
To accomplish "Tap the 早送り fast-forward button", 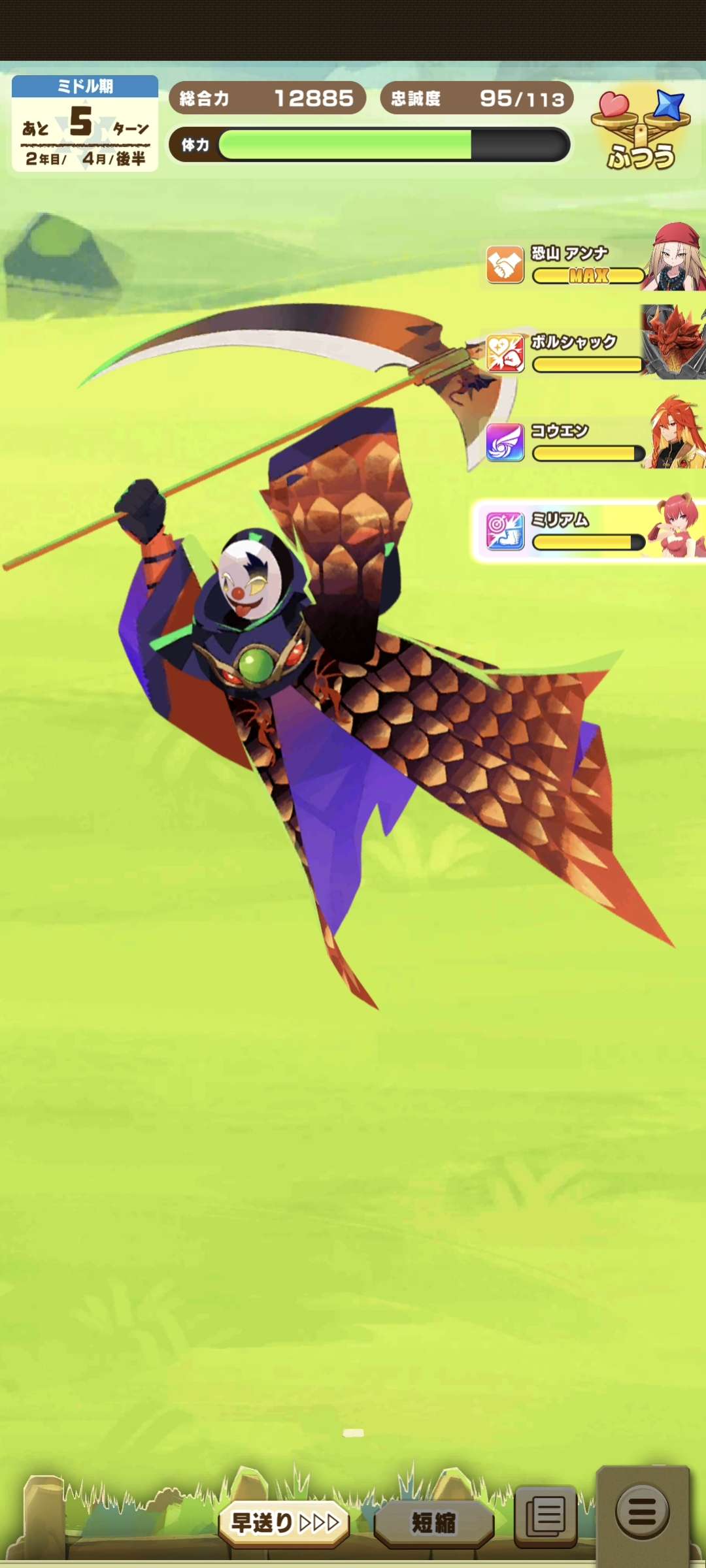I will coord(284,1523).
